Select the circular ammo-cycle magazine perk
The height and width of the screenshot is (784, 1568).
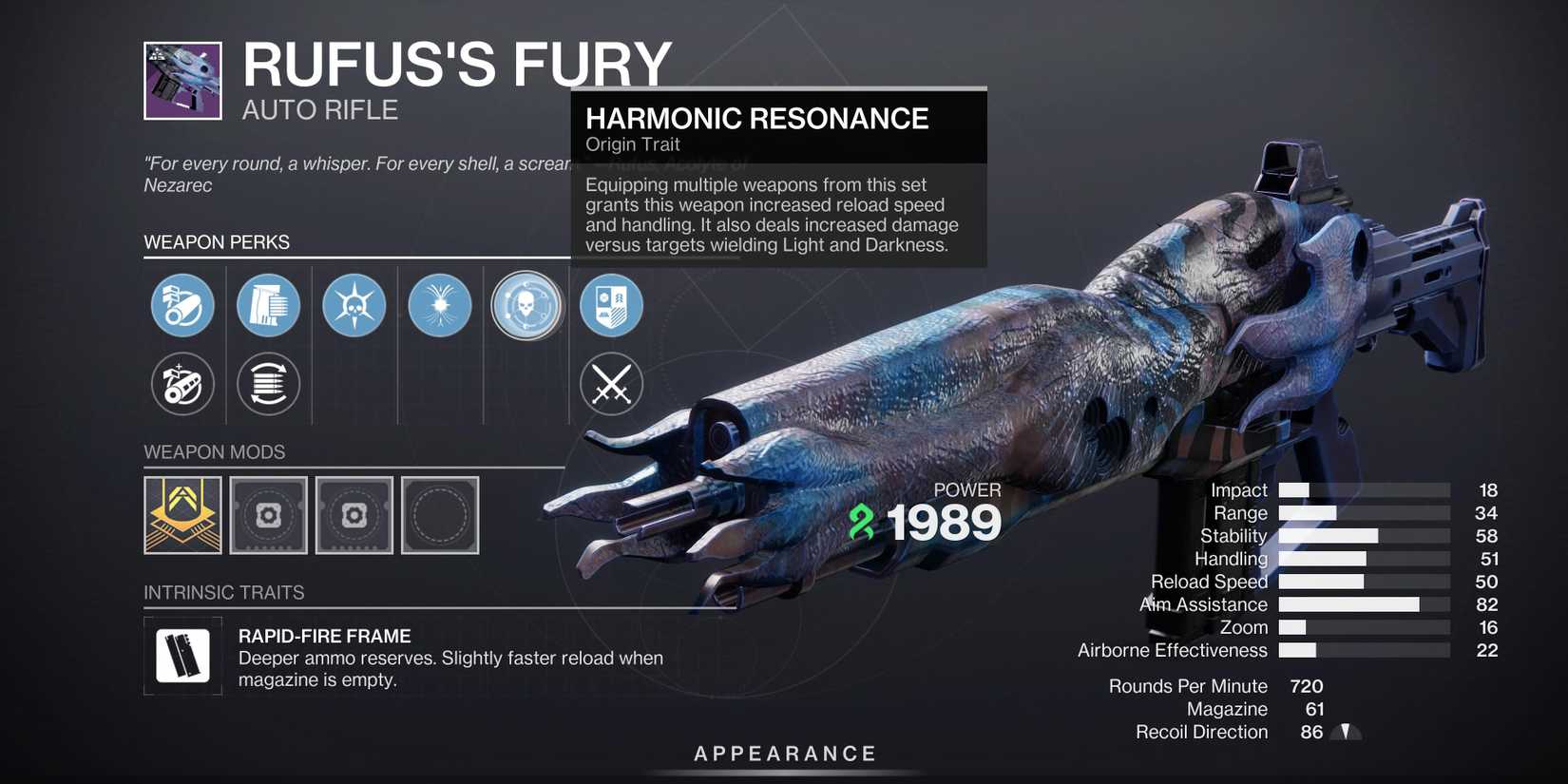[268, 384]
